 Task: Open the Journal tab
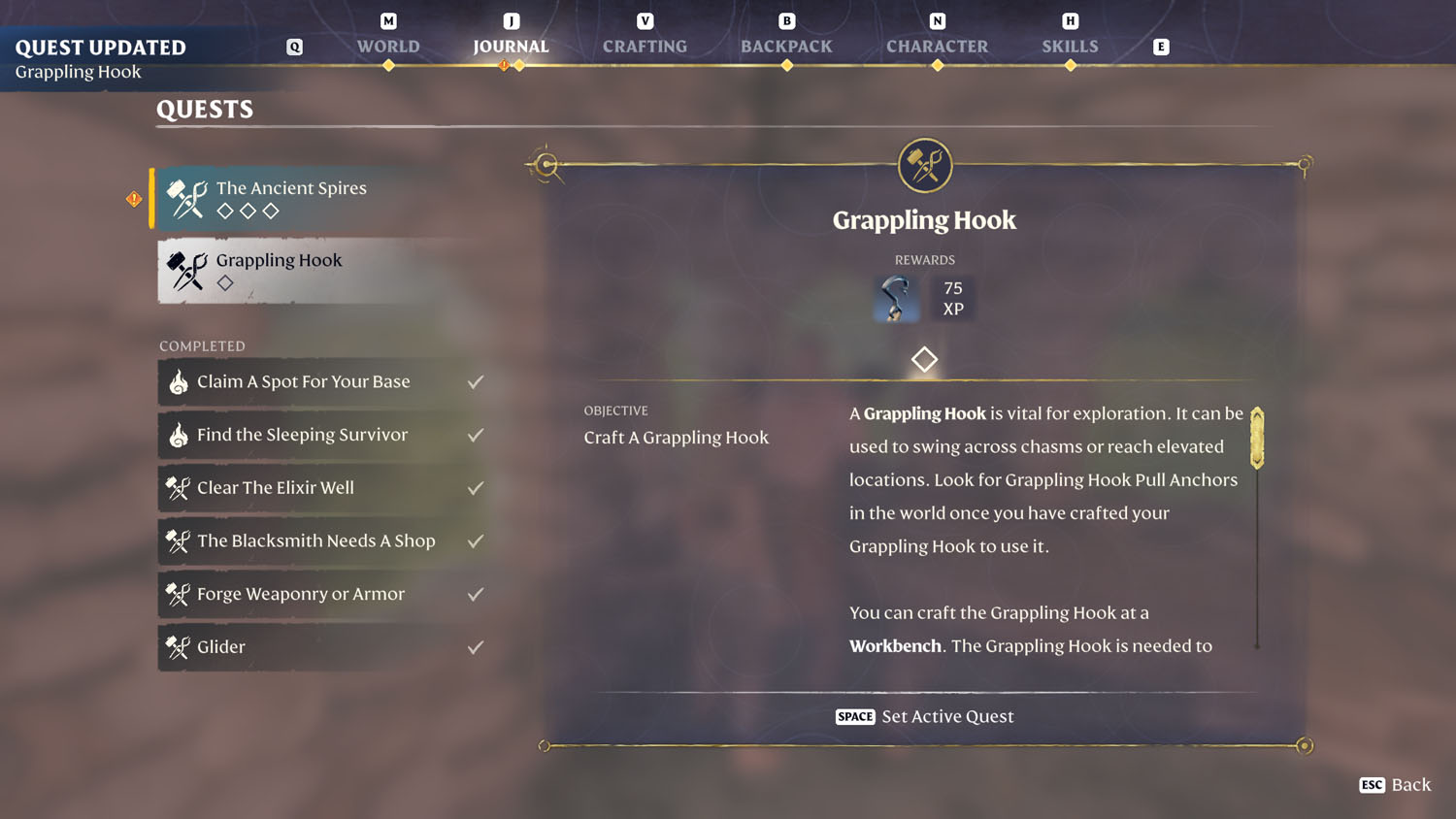click(511, 46)
